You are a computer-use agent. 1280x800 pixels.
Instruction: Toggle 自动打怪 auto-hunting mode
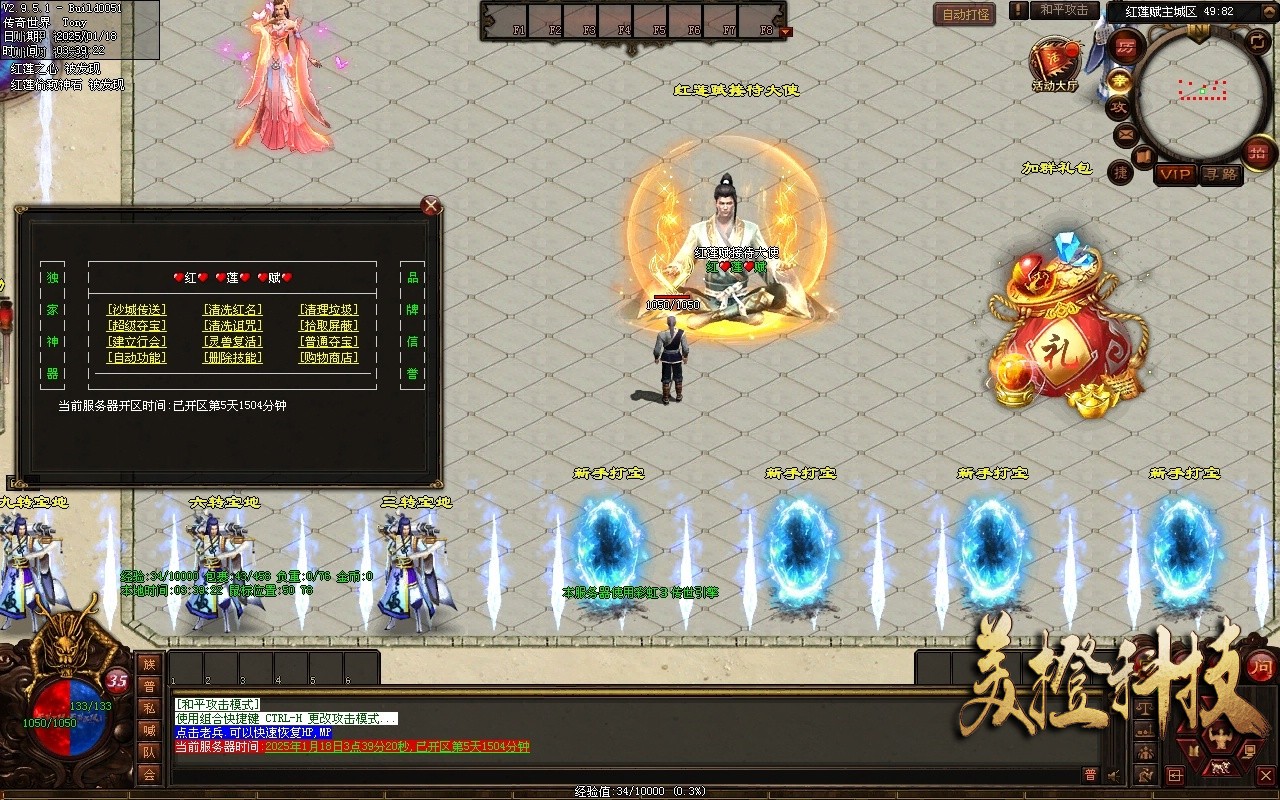[x=963, y=14]
